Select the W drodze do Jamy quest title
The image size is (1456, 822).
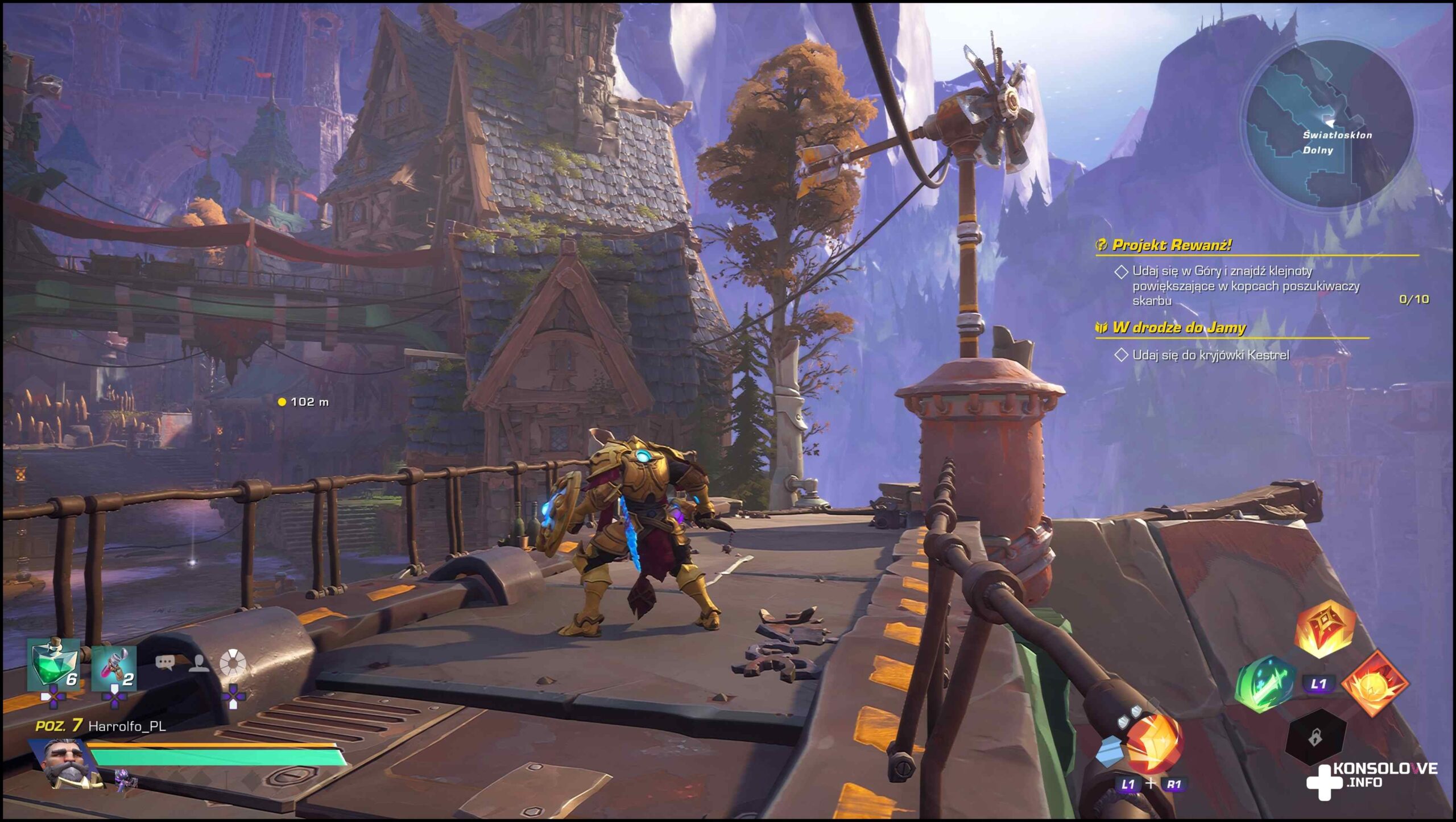[x=1178, y=328]
